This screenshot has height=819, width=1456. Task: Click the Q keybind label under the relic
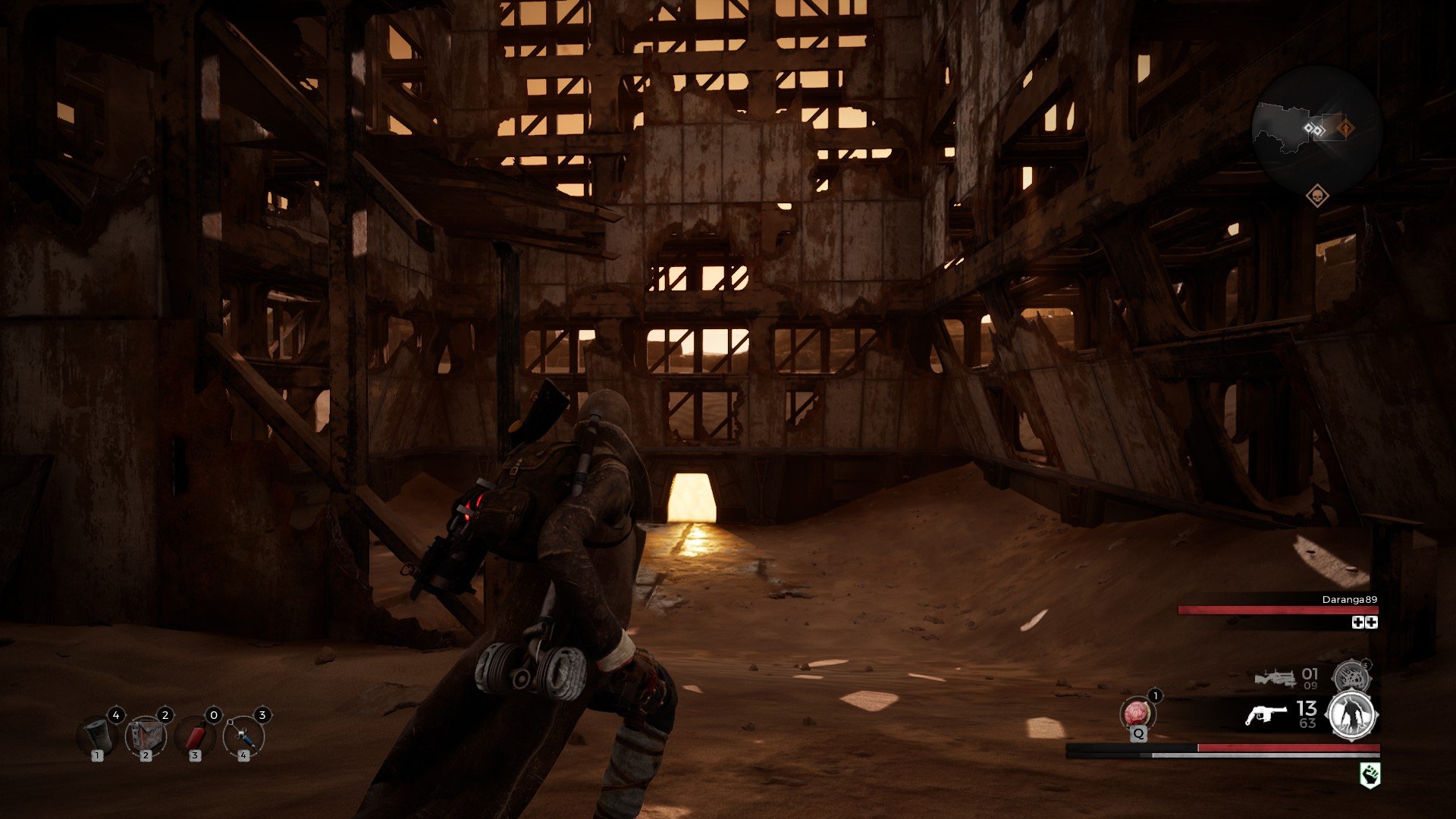point(1139,733)
